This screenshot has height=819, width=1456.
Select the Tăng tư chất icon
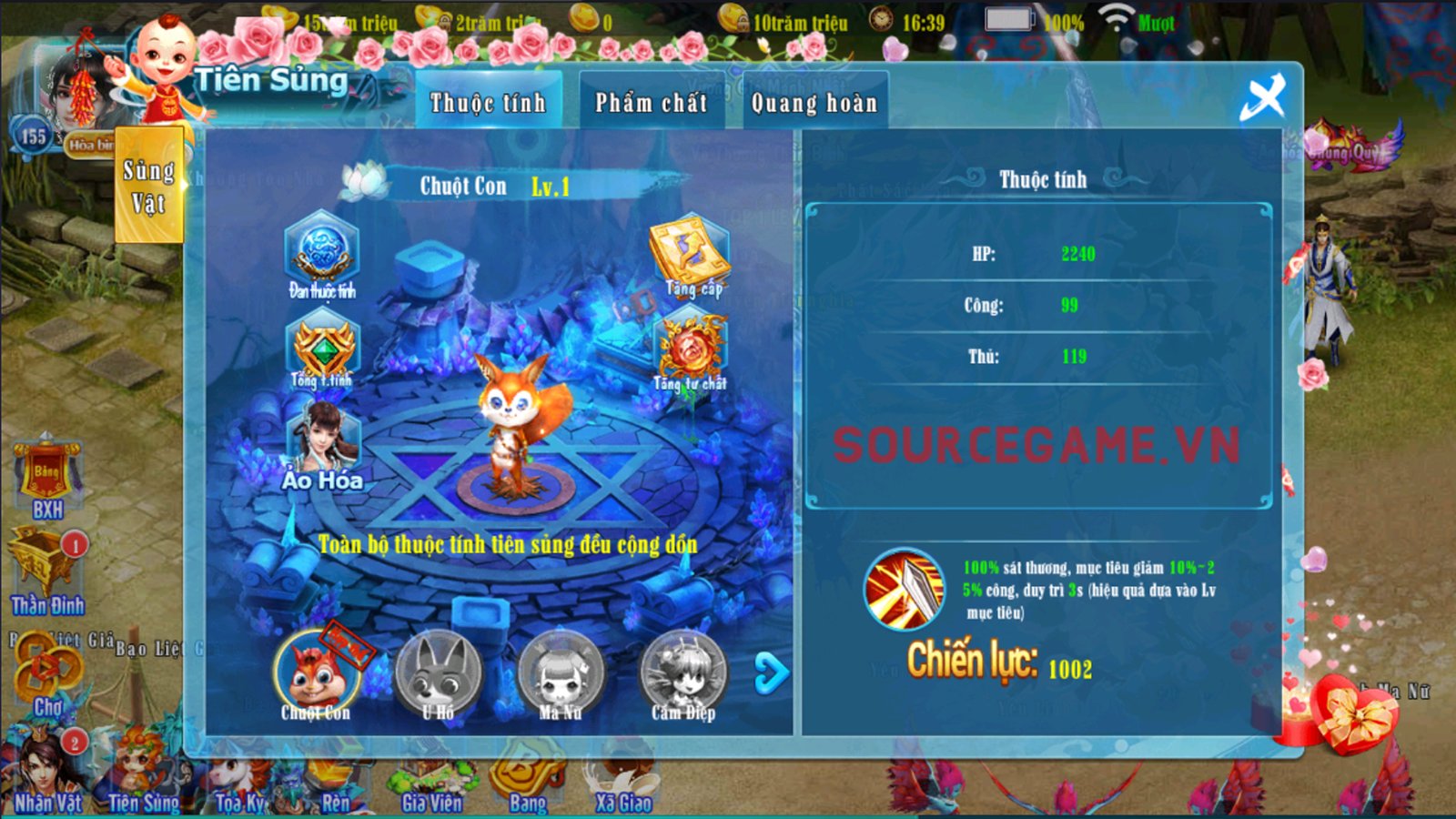click(x=690, y=350)
